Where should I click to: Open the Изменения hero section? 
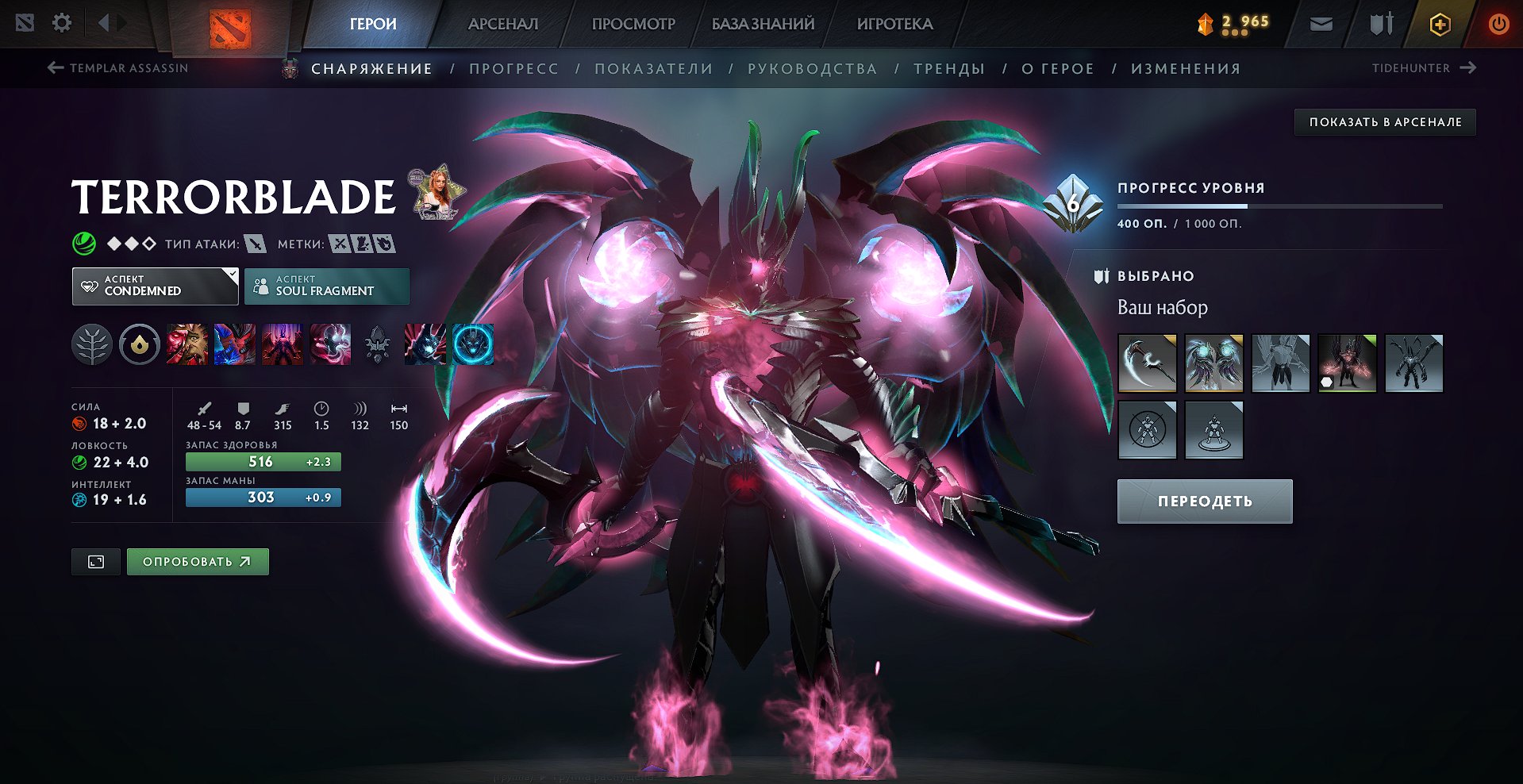coord(1186,69)
